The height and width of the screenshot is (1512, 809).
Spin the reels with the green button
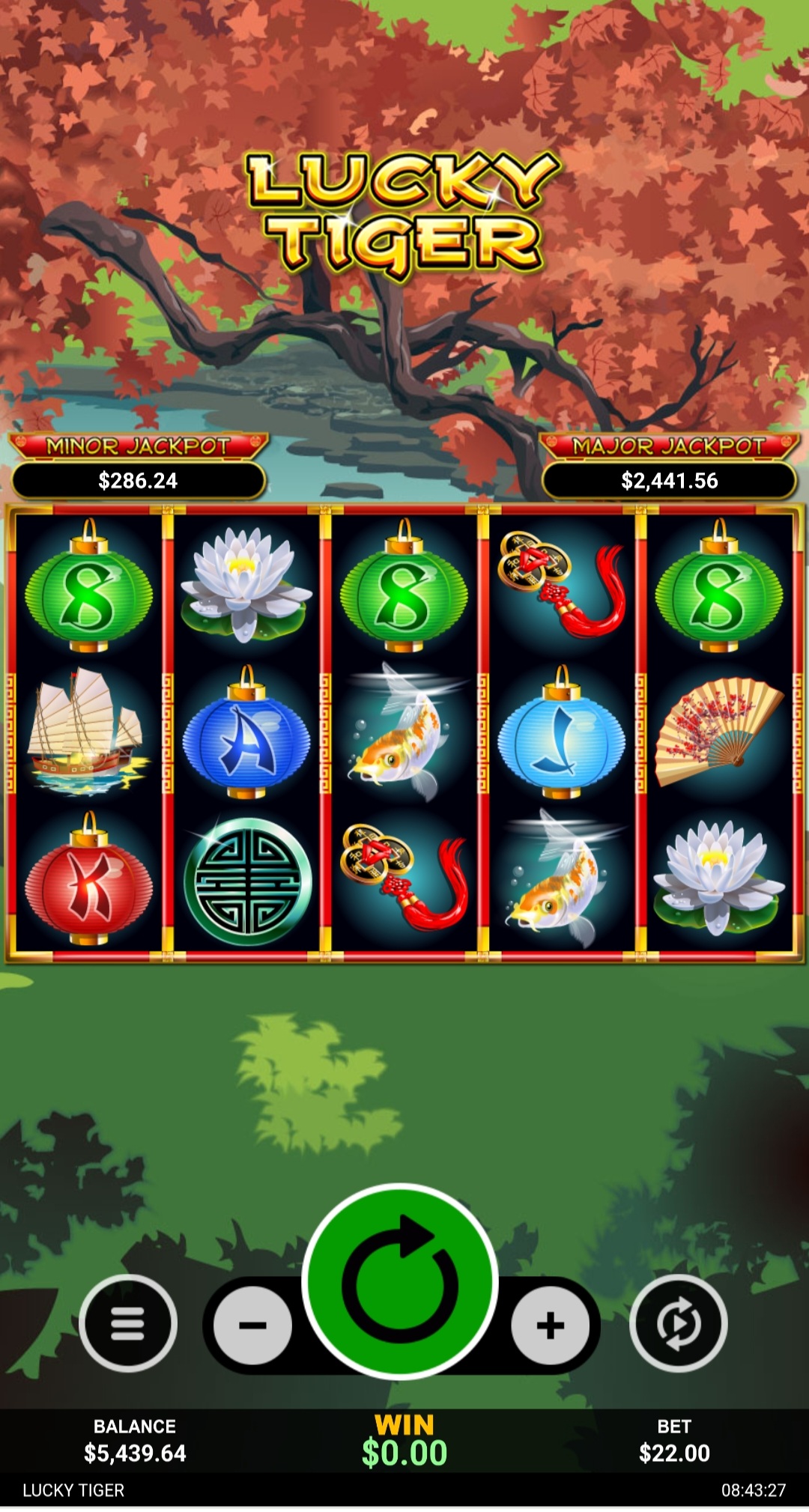[x=400, y=1281]
